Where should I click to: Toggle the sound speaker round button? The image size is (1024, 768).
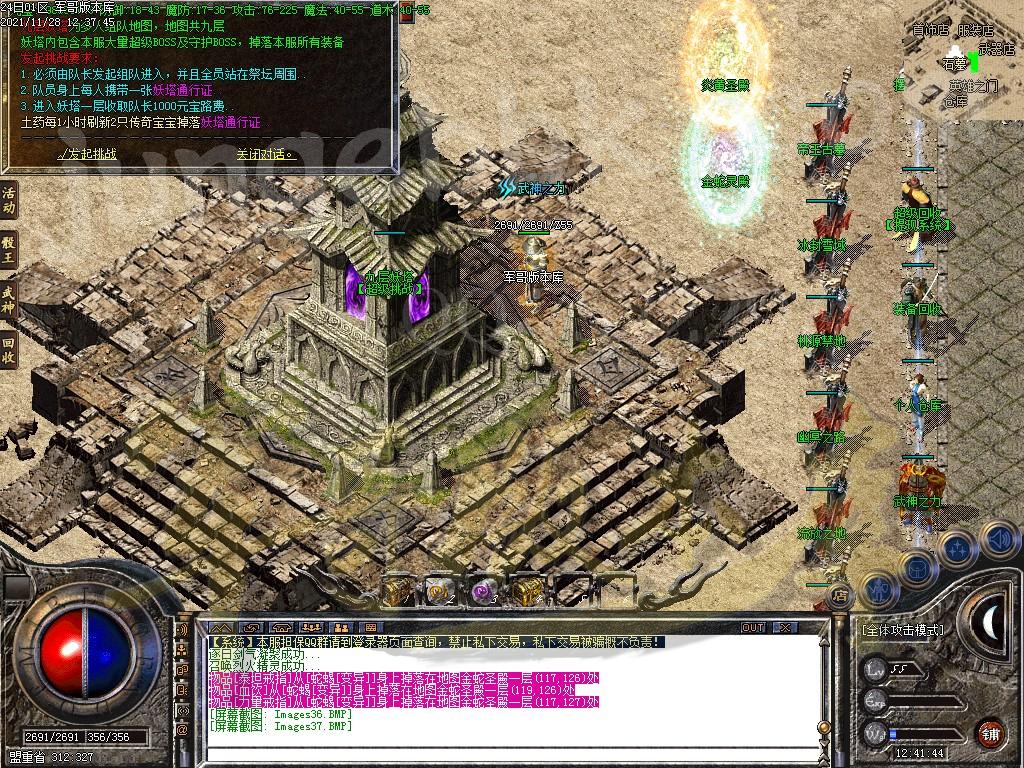[x=997, y=540]
